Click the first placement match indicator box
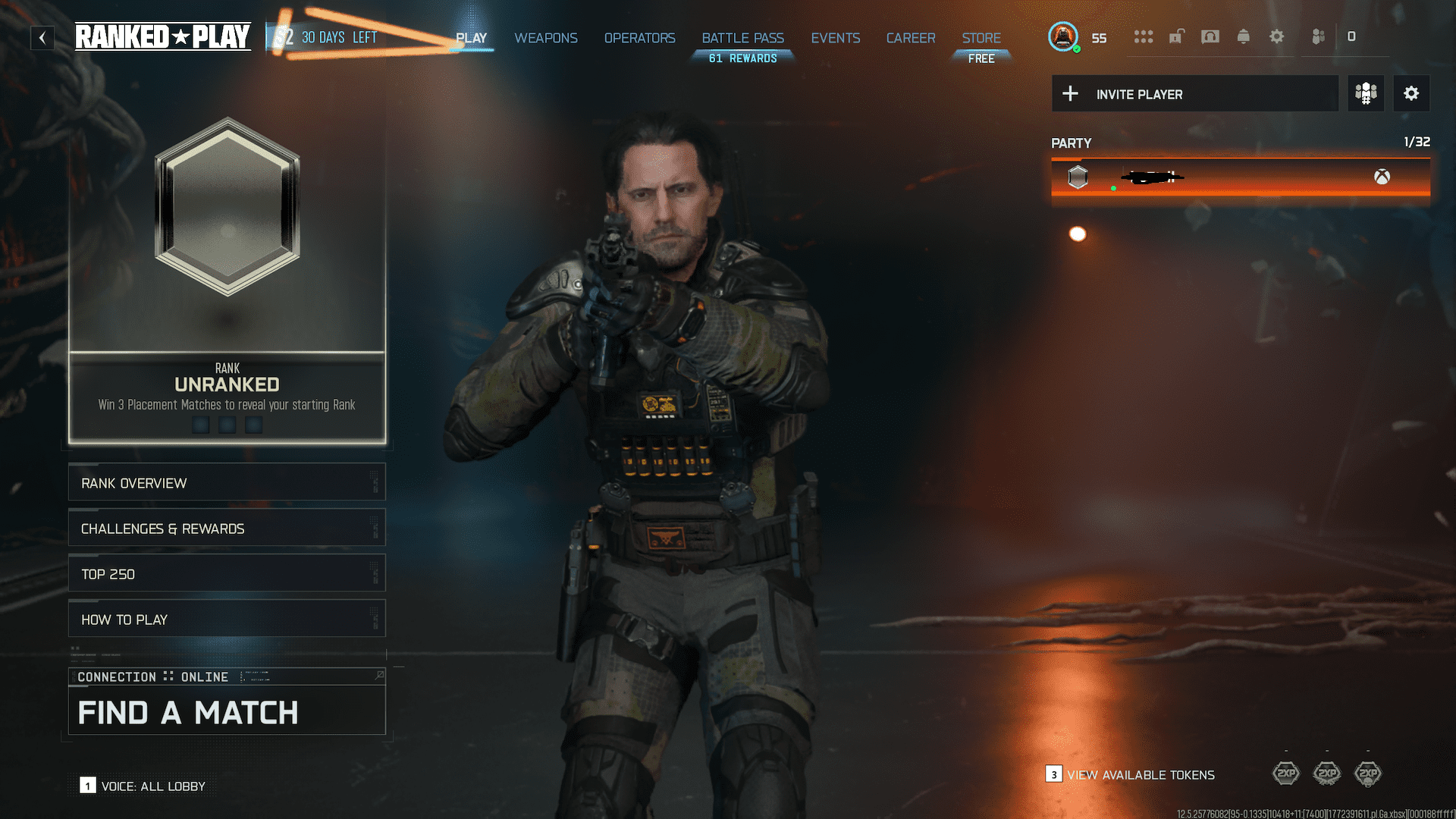The height and width of the screenshot is (819, 1456). 200,425
